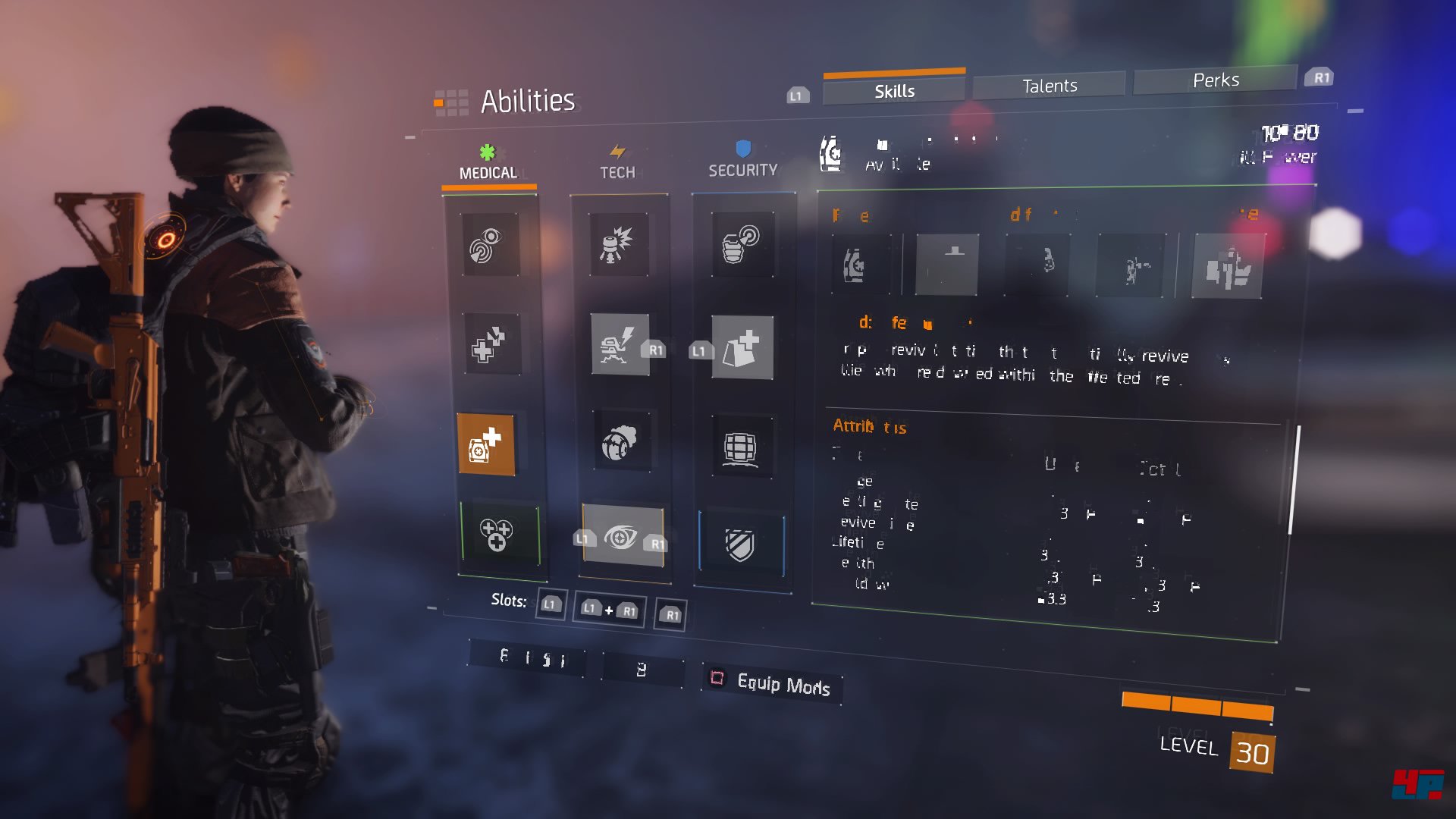Pick the Survivor Link shield skill

coord(741,543)
